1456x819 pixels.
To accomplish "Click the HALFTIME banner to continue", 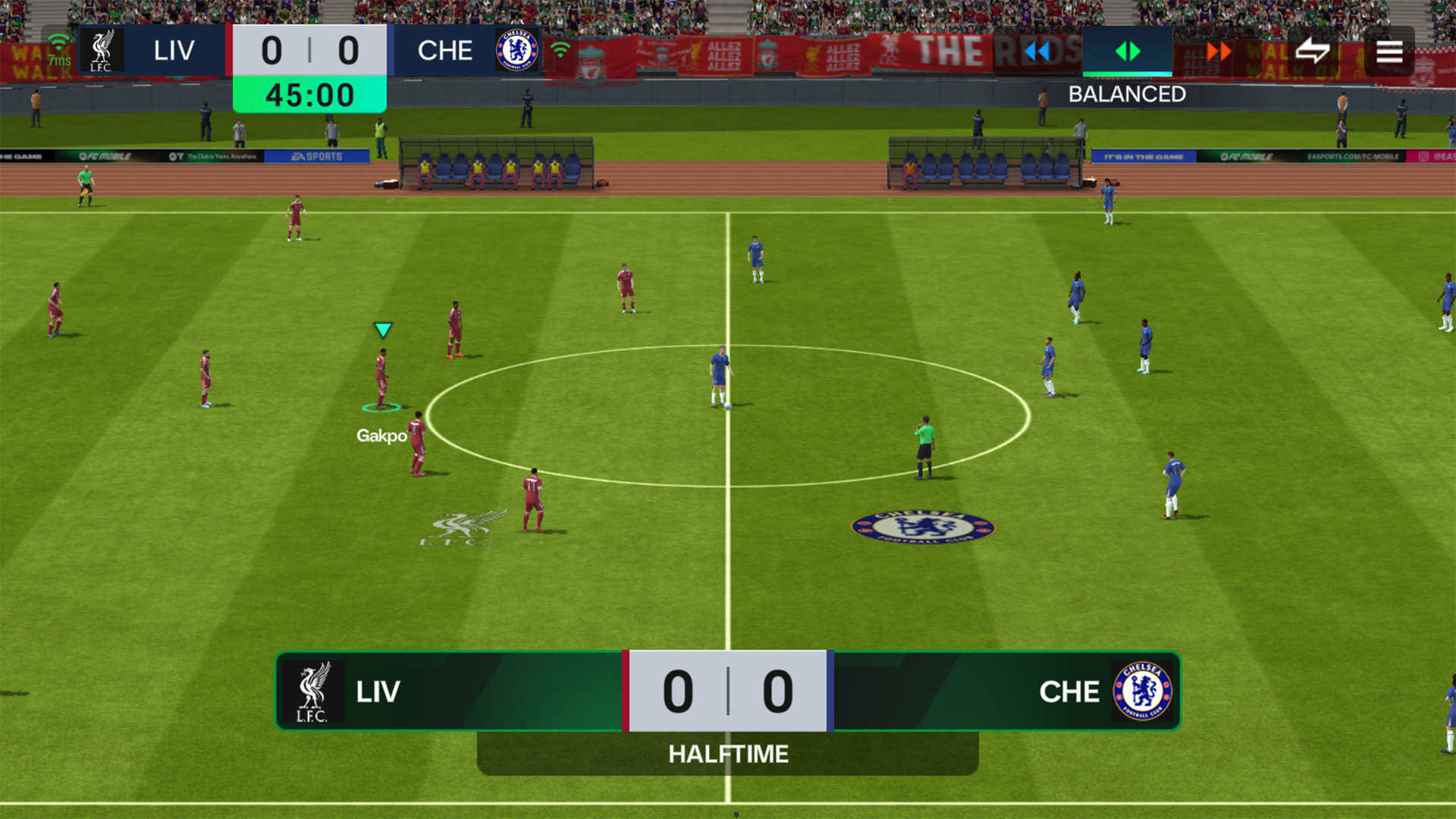I will click(727, 754).
